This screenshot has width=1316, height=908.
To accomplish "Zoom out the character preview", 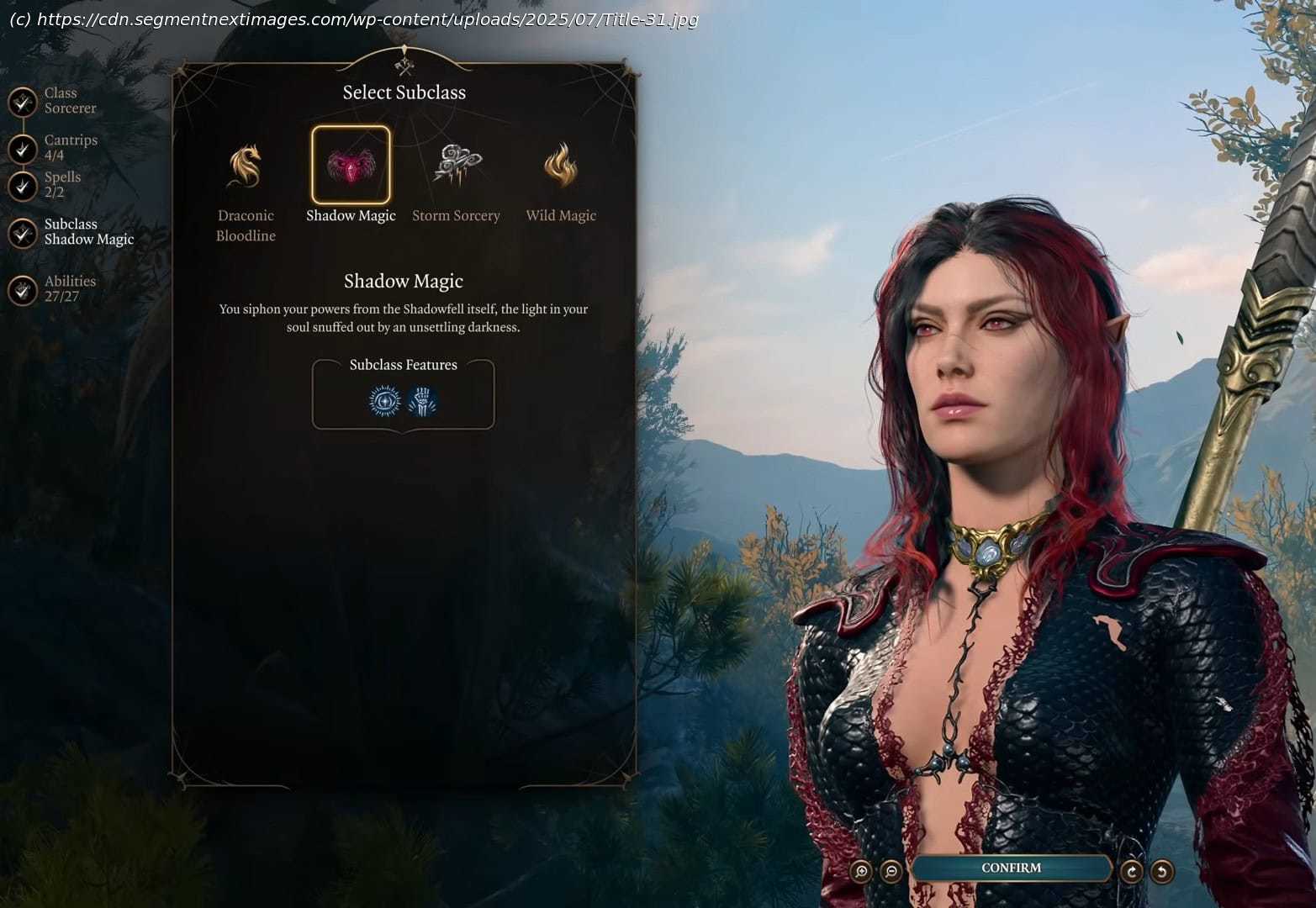I will click(x=891, y=871).
